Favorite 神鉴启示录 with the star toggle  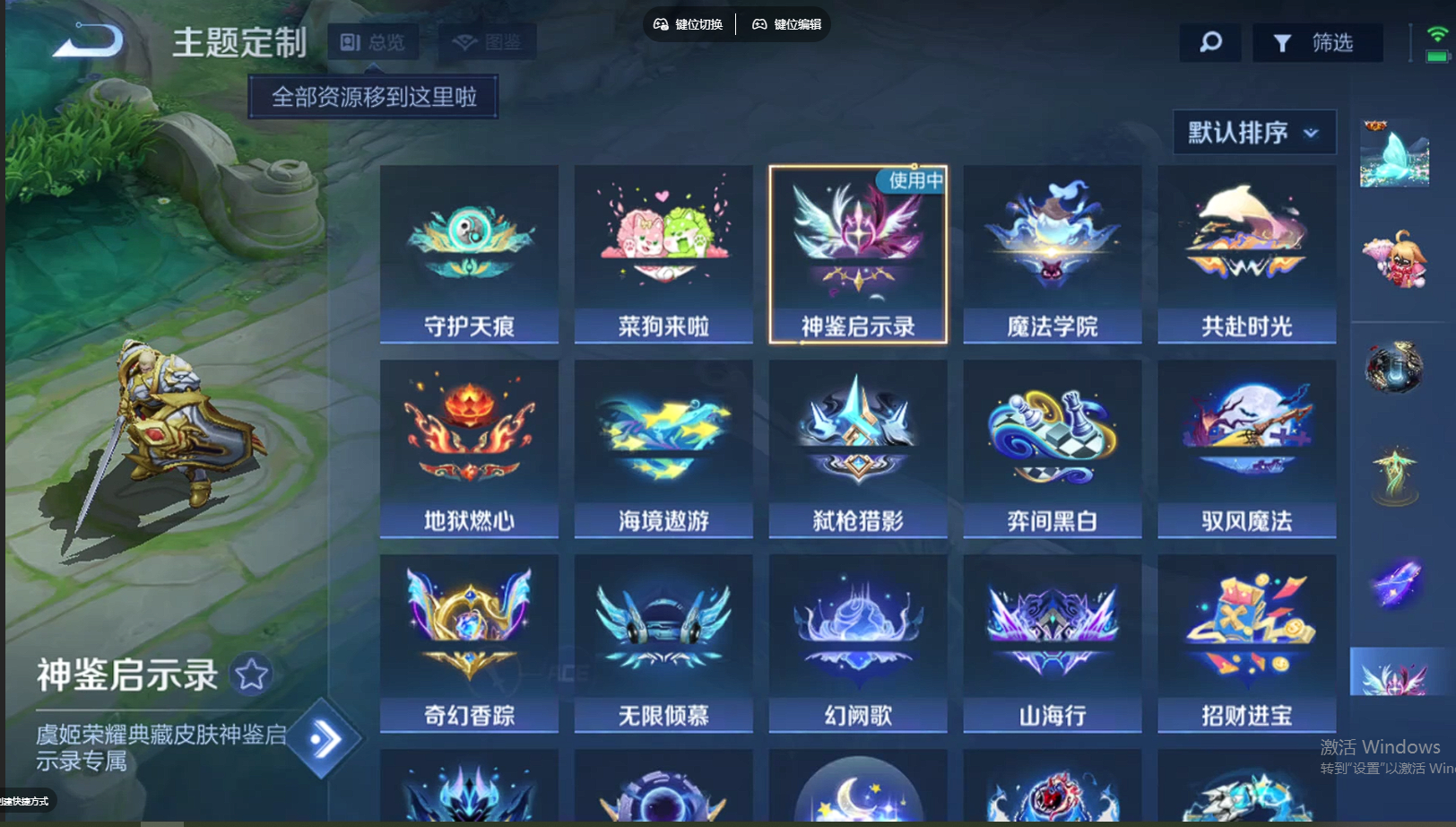coord(253,673)
